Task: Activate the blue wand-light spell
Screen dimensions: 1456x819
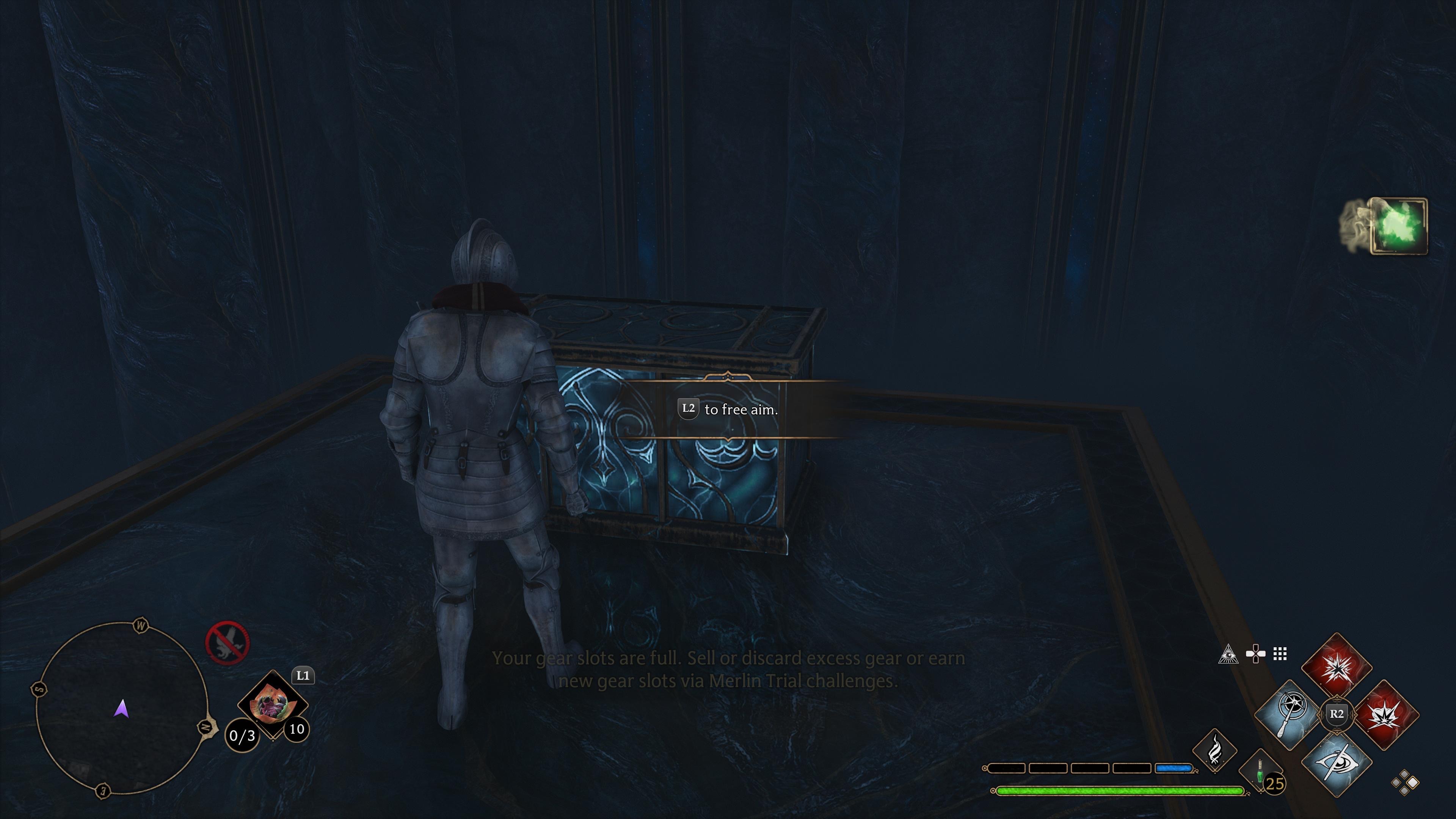Action: [x=1290, y=715]
